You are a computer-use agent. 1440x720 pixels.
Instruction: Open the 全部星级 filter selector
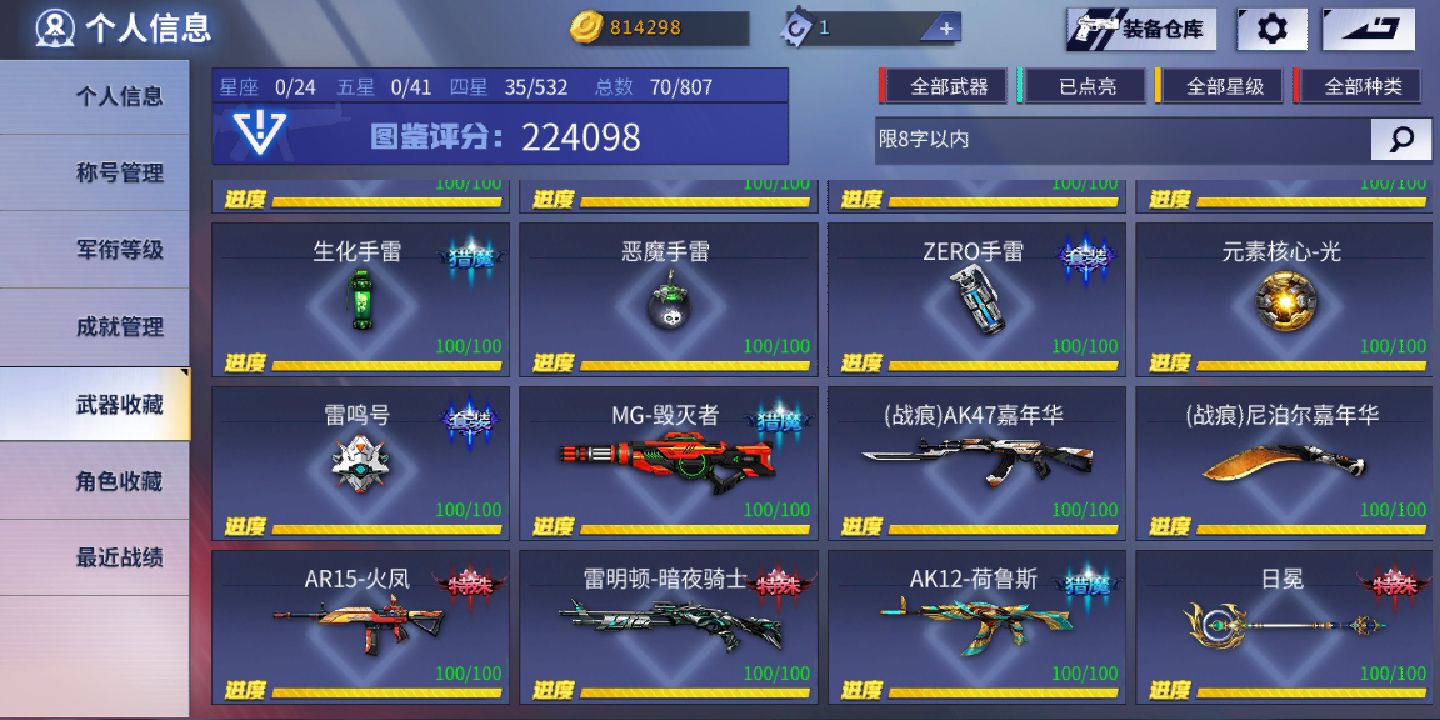[1222, 86]
